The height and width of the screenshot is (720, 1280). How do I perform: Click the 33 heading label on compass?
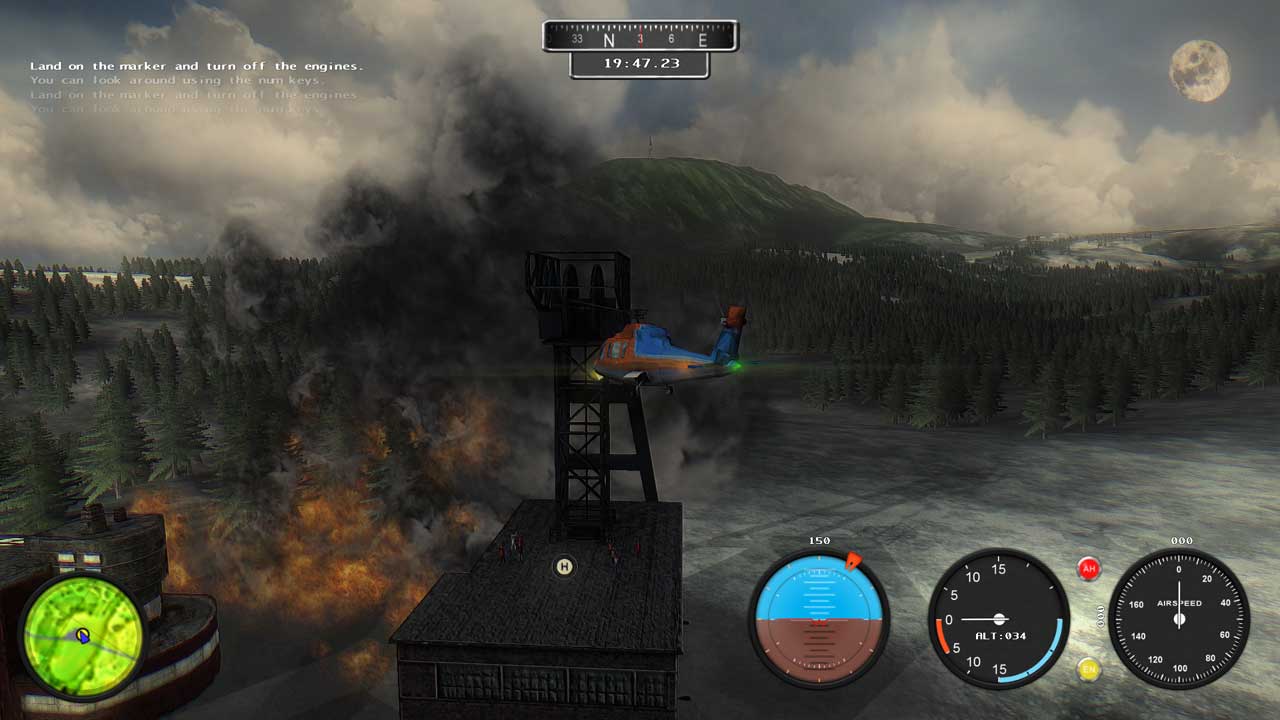576,37
